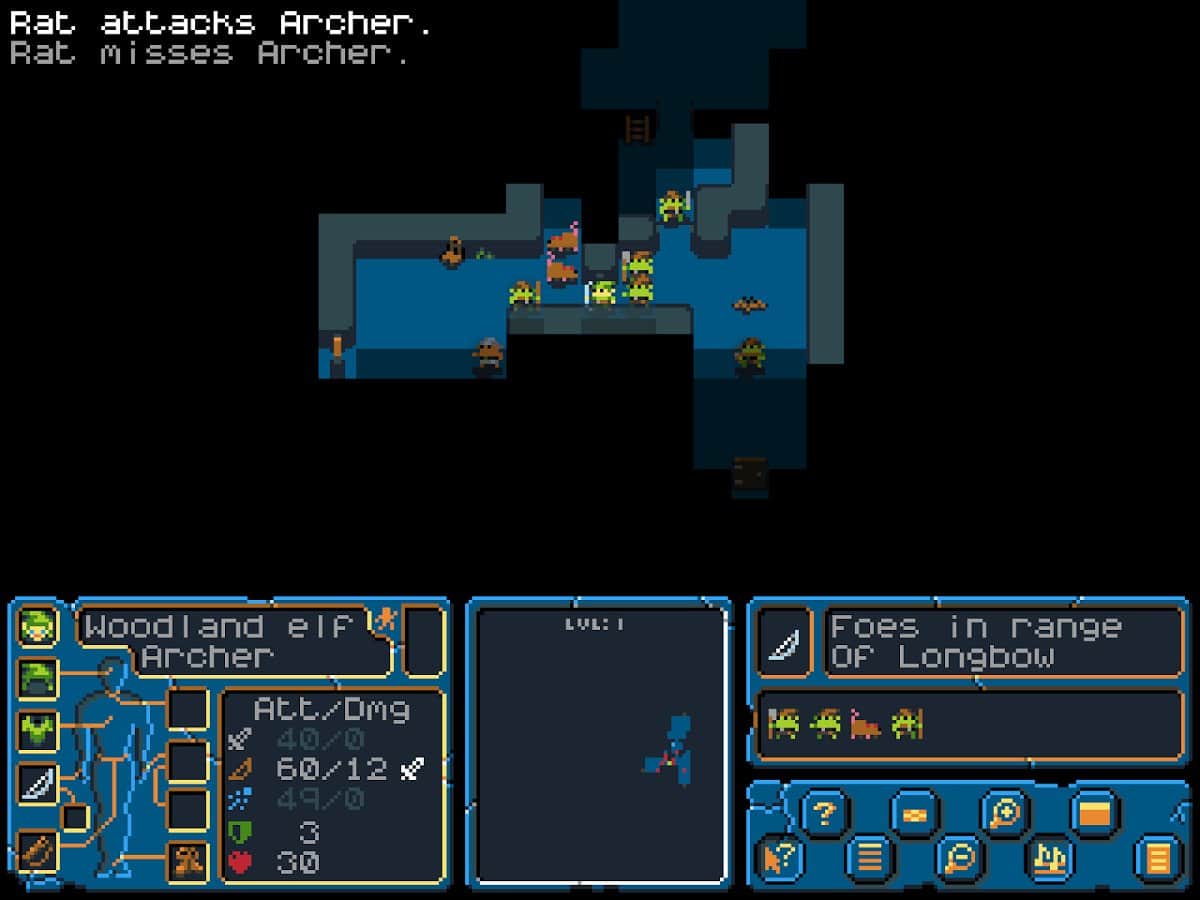Click the elf character portrait
The image size is (1200, 900).
(x=38, y=626)
